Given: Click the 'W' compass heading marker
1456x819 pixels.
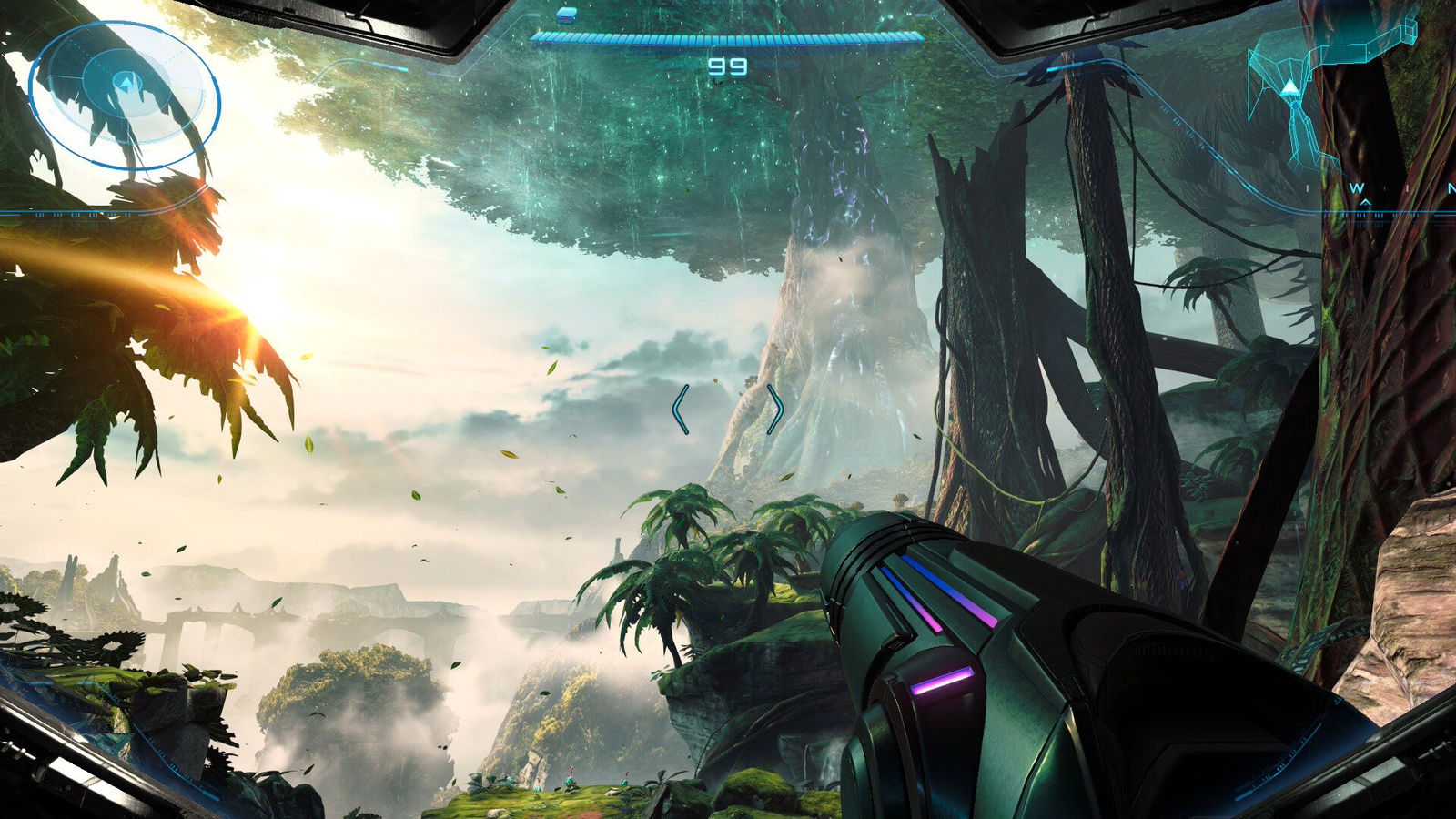Looking at the screenshot, I should point(1359,186).
